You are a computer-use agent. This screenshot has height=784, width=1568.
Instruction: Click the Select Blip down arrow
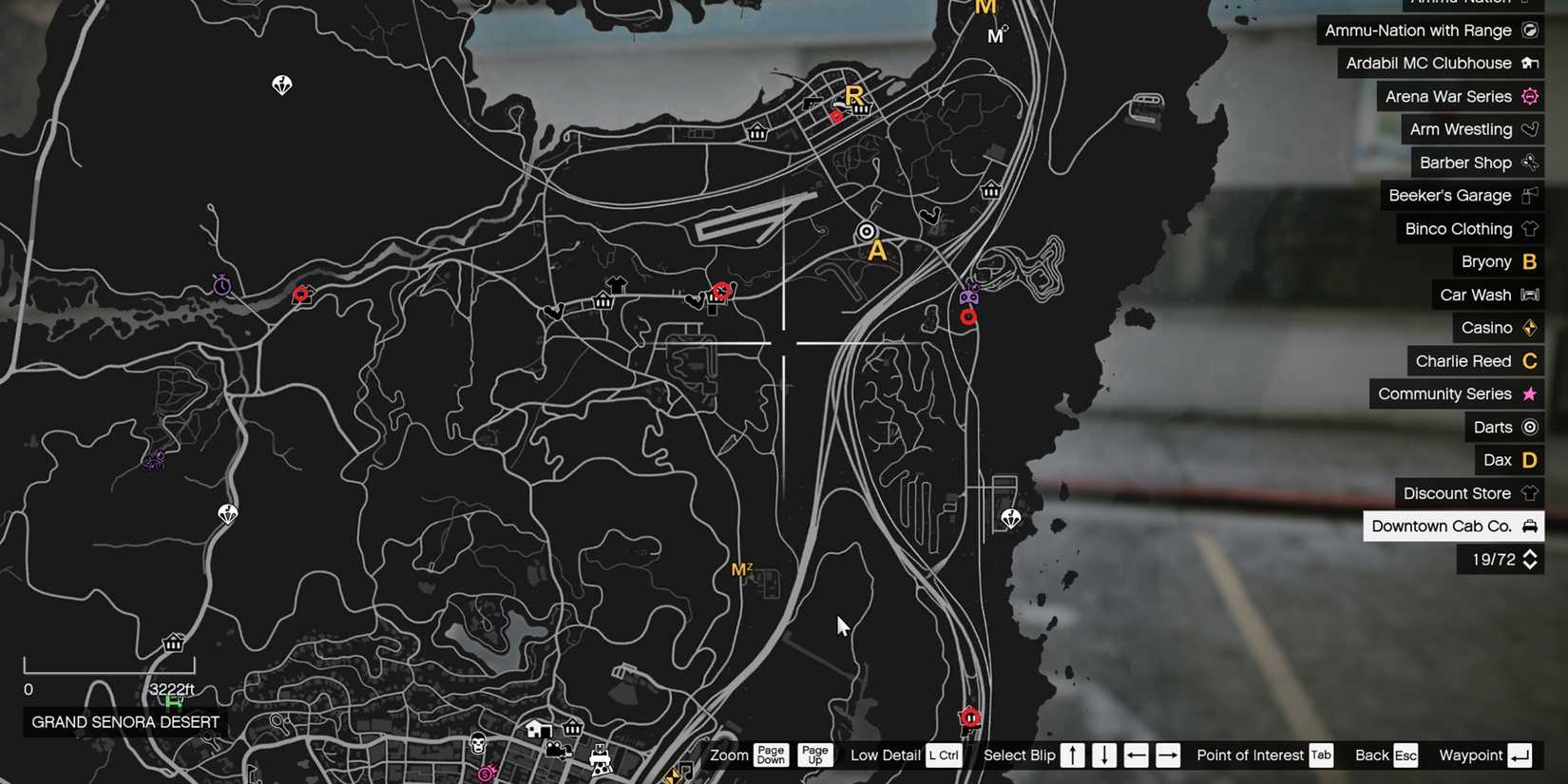(x=1104, y=755)
